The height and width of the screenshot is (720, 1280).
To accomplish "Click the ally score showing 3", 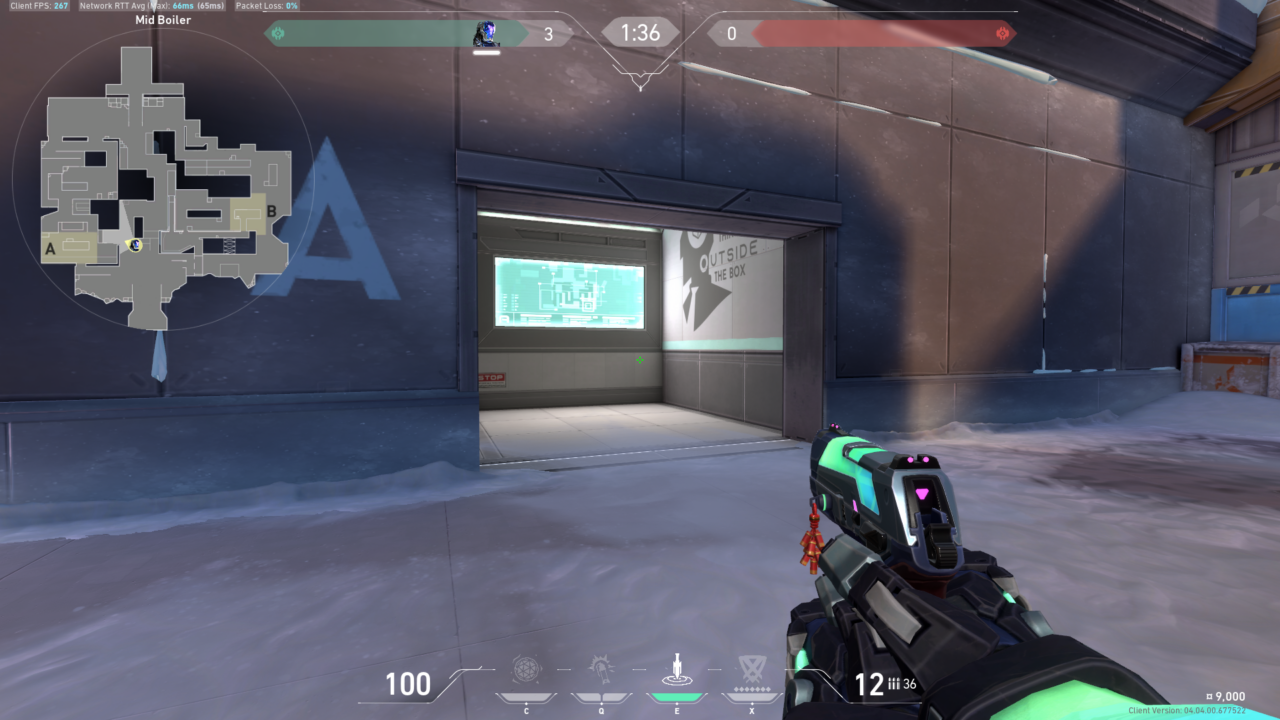I will coord(549,32).
